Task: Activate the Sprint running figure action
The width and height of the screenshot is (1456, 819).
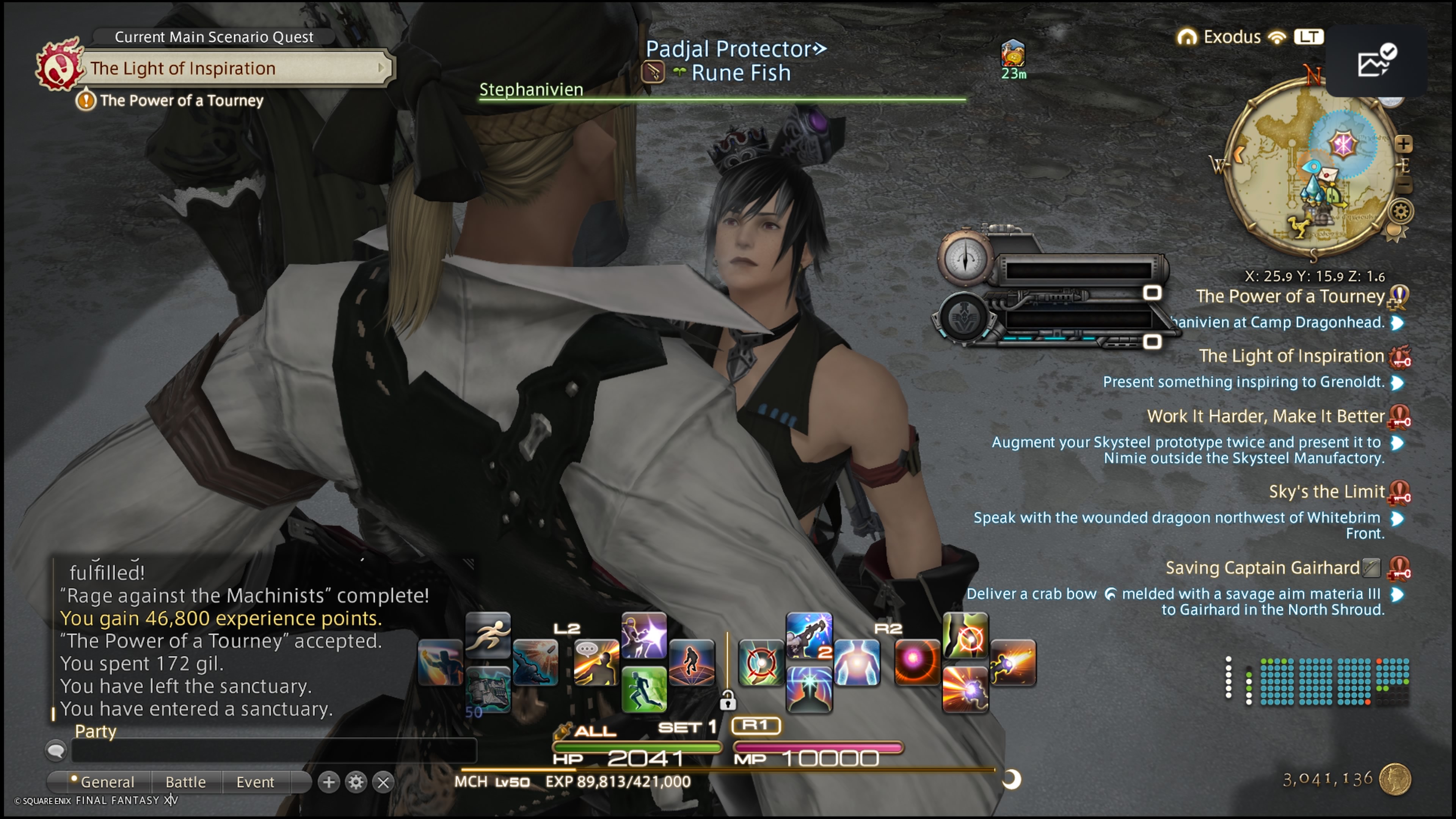Action: [488, 635]
